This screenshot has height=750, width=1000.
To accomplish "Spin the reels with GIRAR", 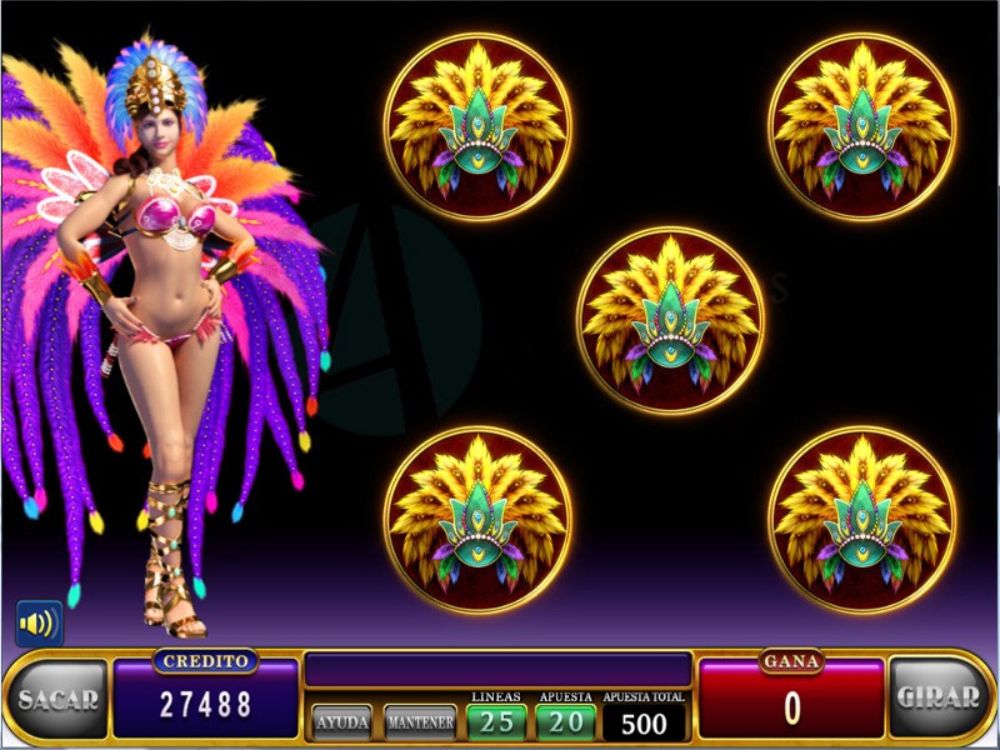I will pos(938,698).
